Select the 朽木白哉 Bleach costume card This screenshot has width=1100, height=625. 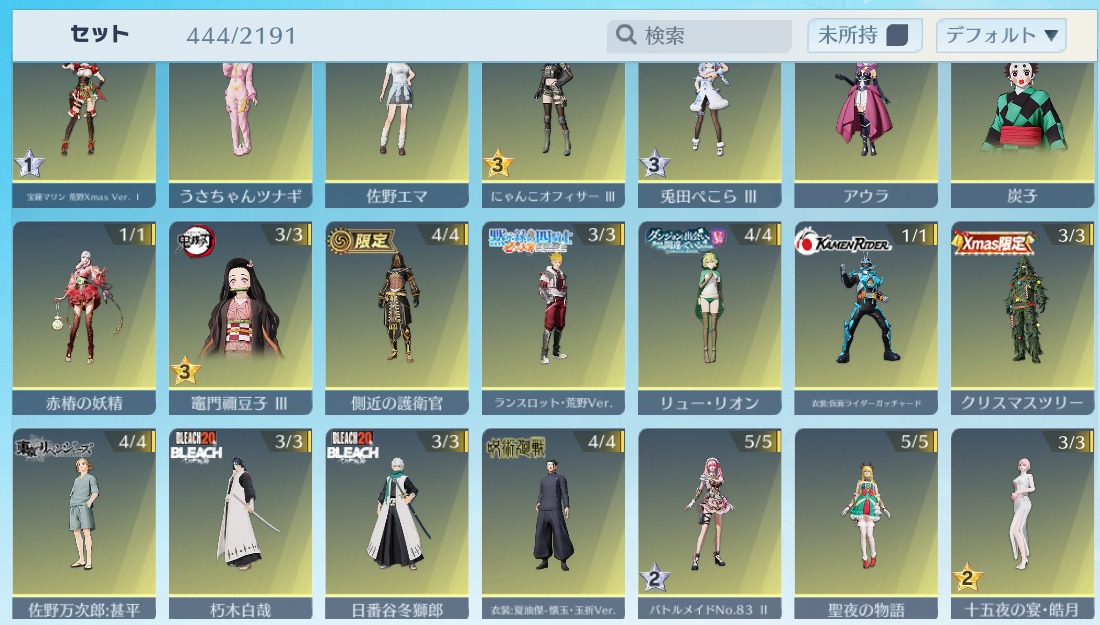(x=240, y=522)
